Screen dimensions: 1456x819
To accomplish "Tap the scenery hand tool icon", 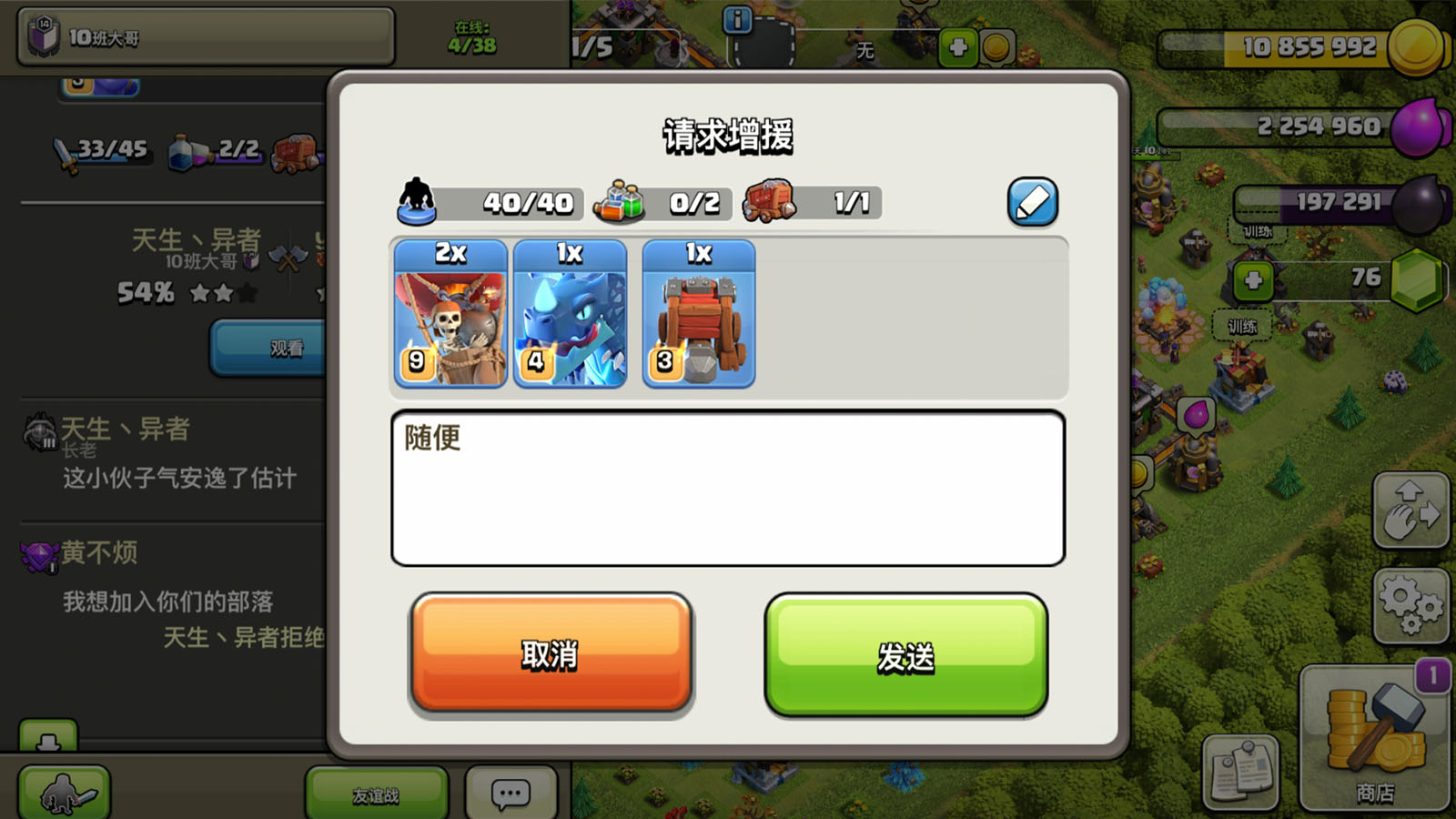I will pos(1410,510).
